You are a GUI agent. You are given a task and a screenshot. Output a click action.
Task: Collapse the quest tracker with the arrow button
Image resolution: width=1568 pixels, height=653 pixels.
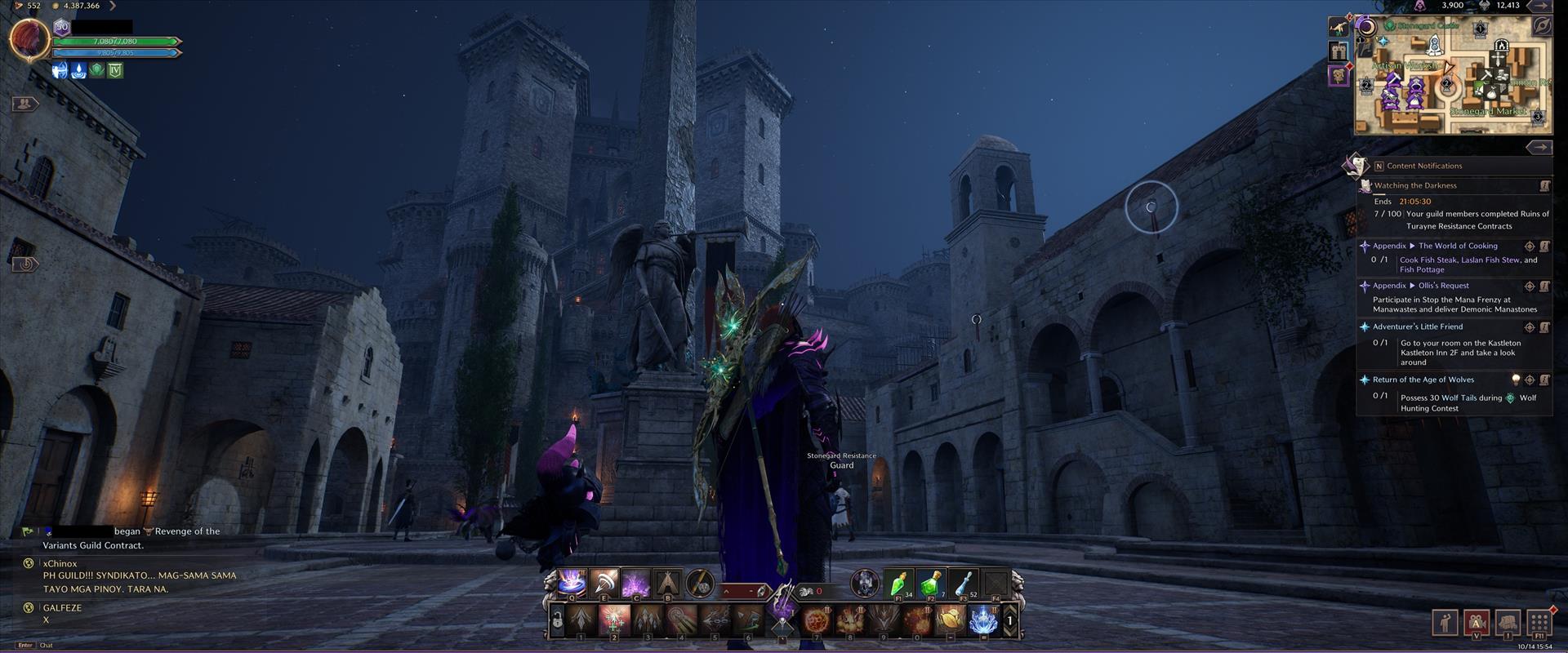1539,147
